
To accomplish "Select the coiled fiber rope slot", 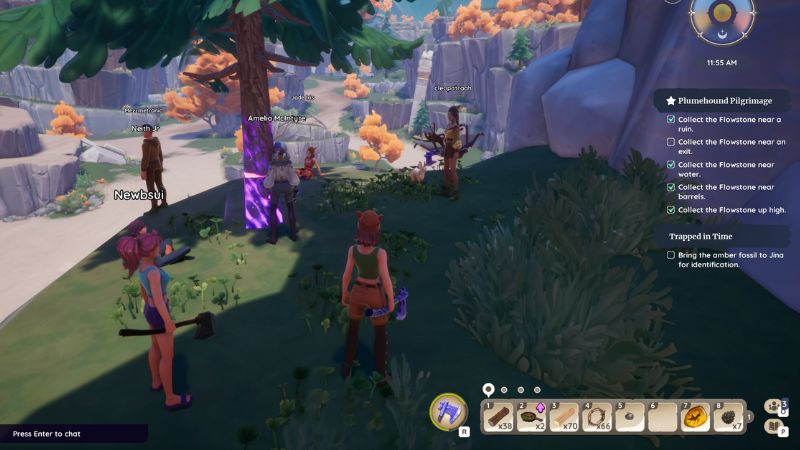I will coord(597,415).
